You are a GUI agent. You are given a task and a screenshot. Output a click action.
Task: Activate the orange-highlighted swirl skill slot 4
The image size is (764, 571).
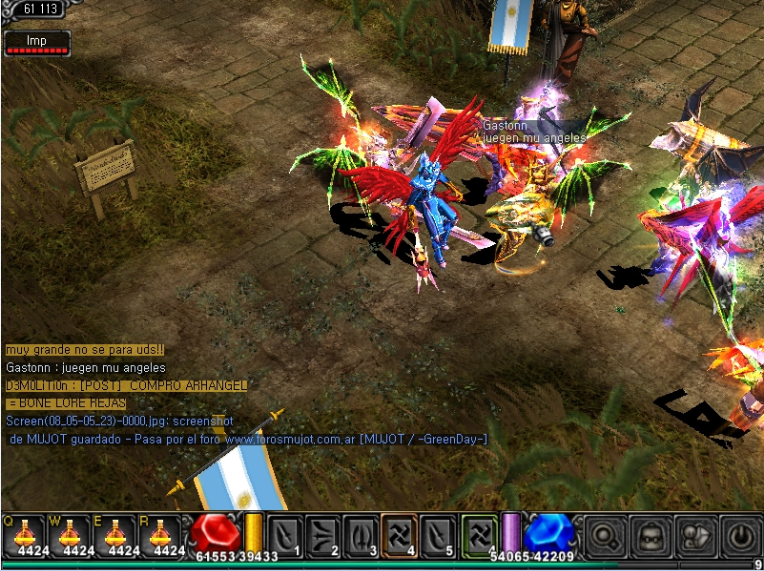(x=398, y=535)
